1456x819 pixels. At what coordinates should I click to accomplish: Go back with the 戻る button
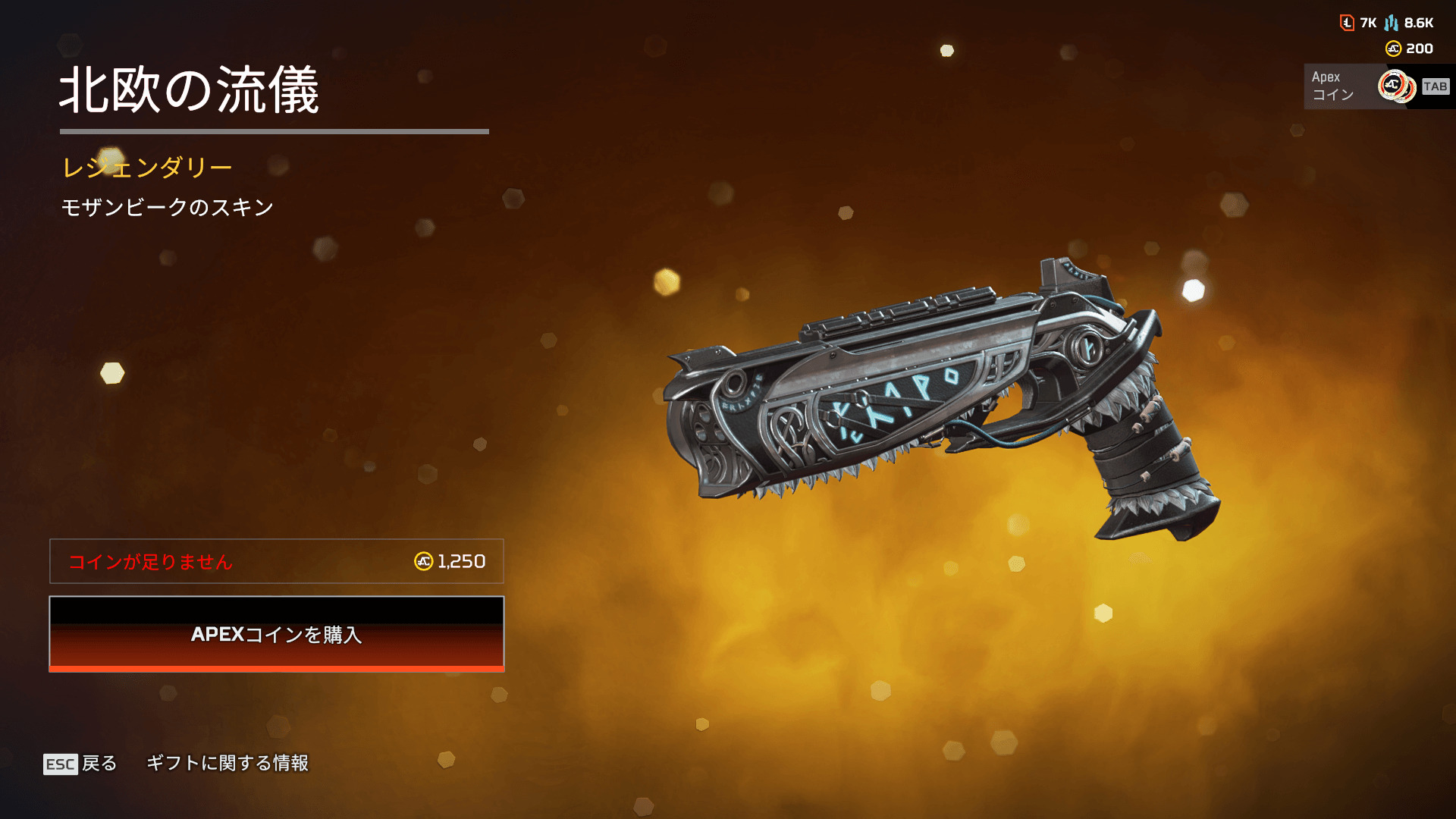(x=81, y=764)
